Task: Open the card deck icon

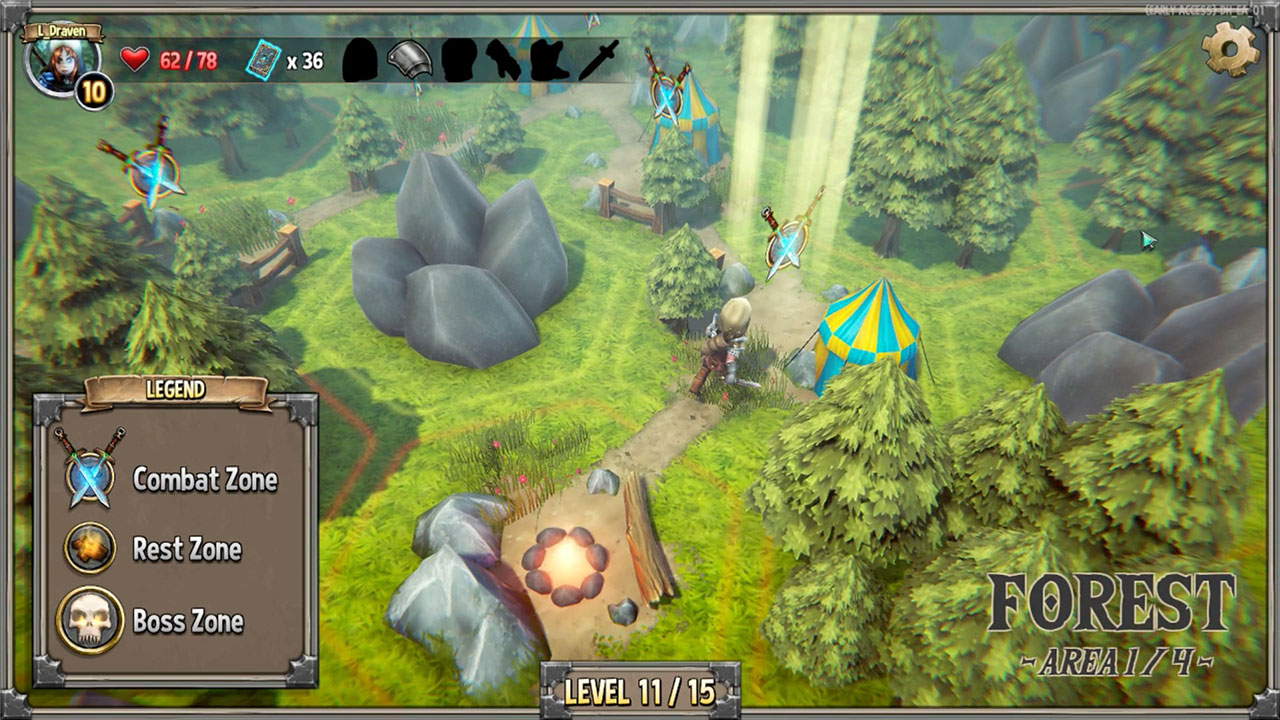Action: point(262,60)
